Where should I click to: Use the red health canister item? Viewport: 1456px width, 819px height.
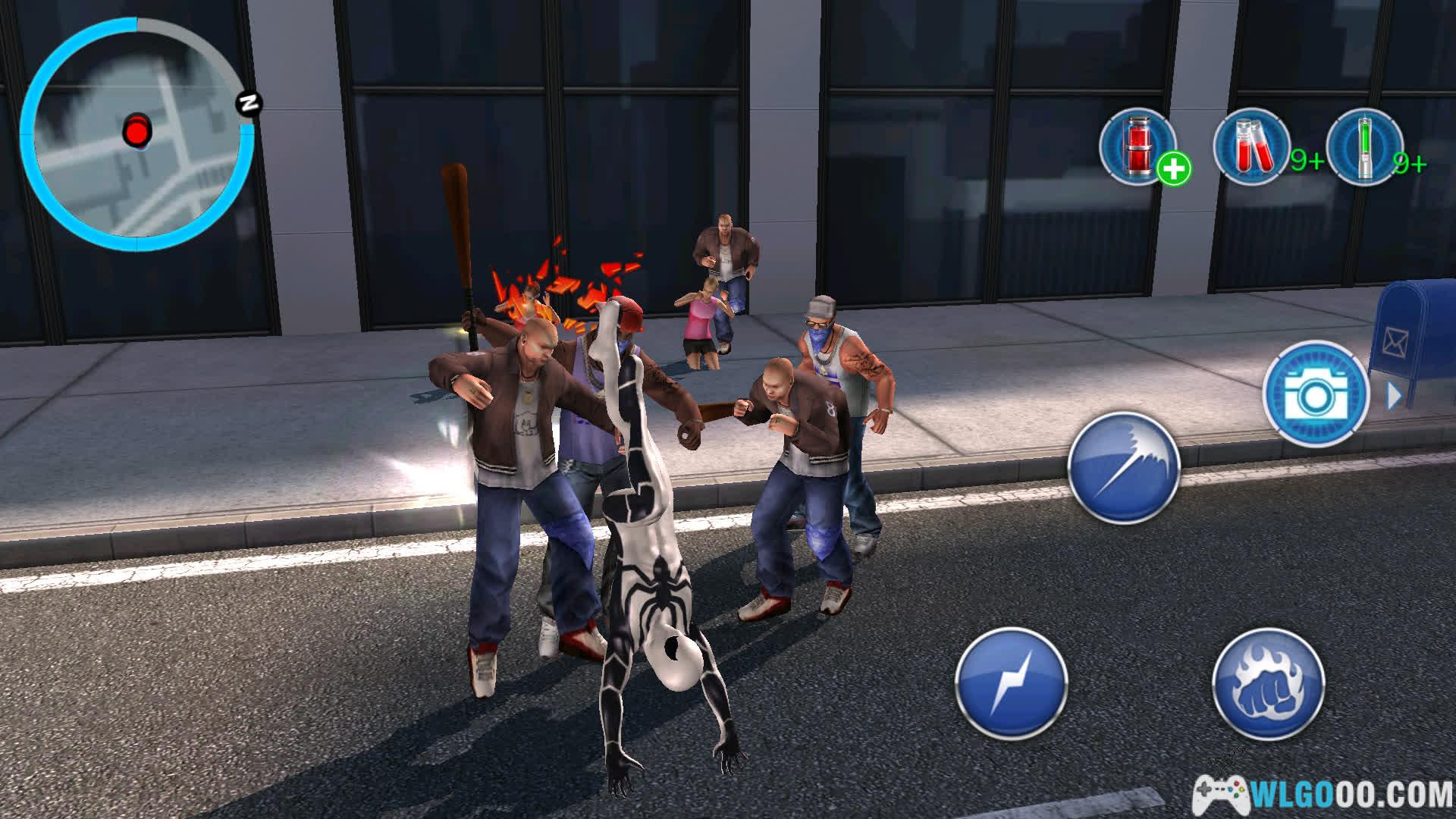pos(1137,146)
